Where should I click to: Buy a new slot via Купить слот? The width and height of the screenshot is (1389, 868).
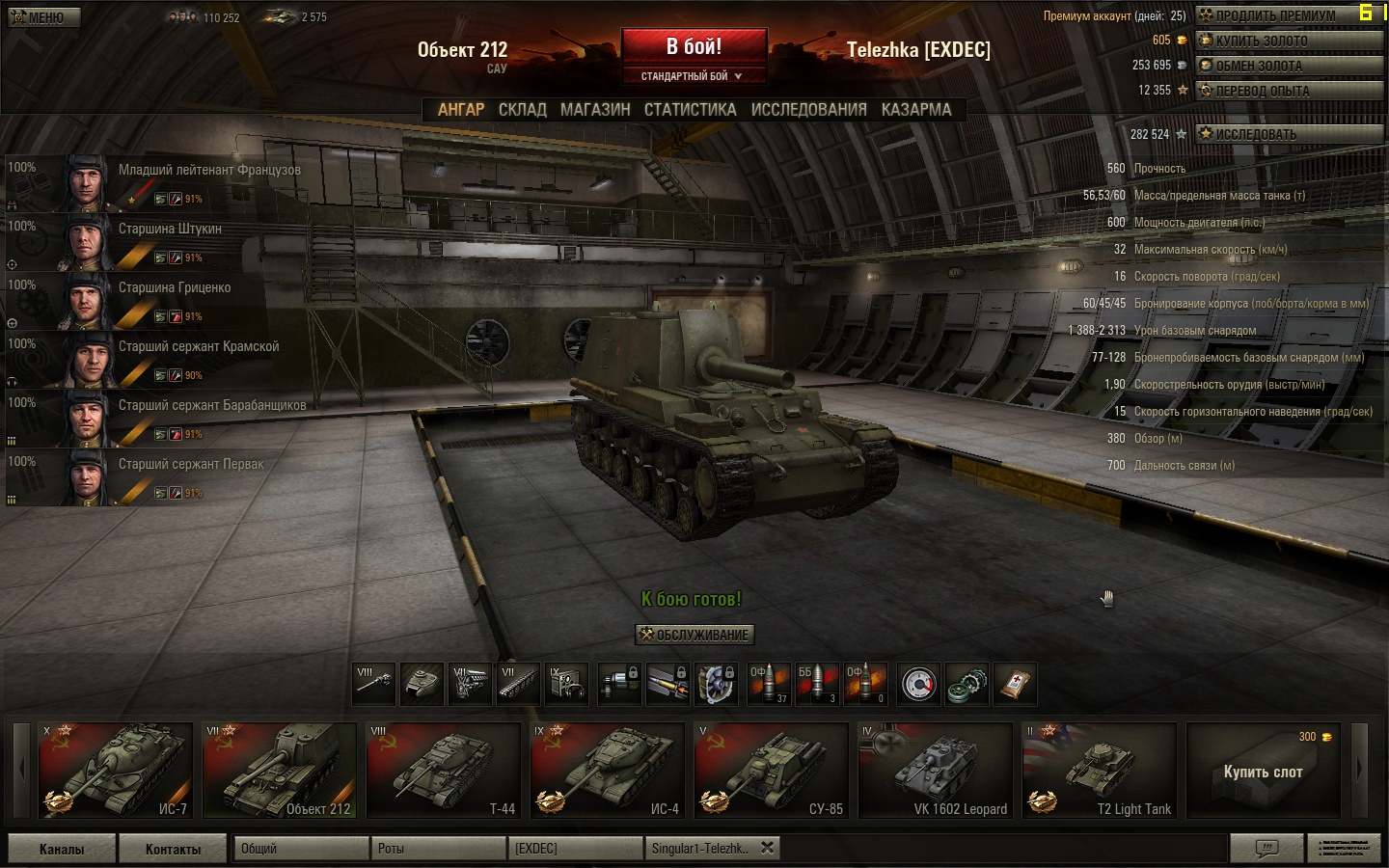[x=1263, y=771]
